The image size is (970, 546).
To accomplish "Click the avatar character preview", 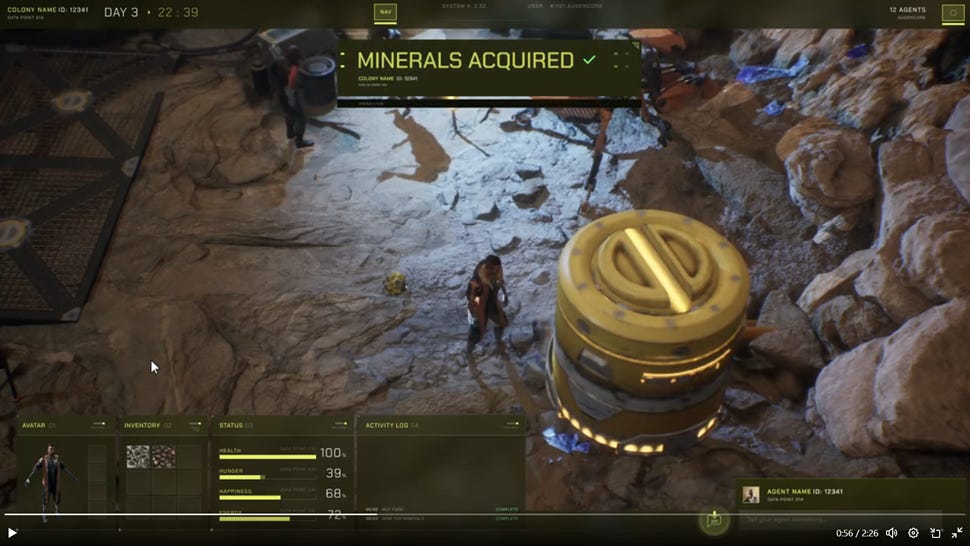I will coord(52,478).
